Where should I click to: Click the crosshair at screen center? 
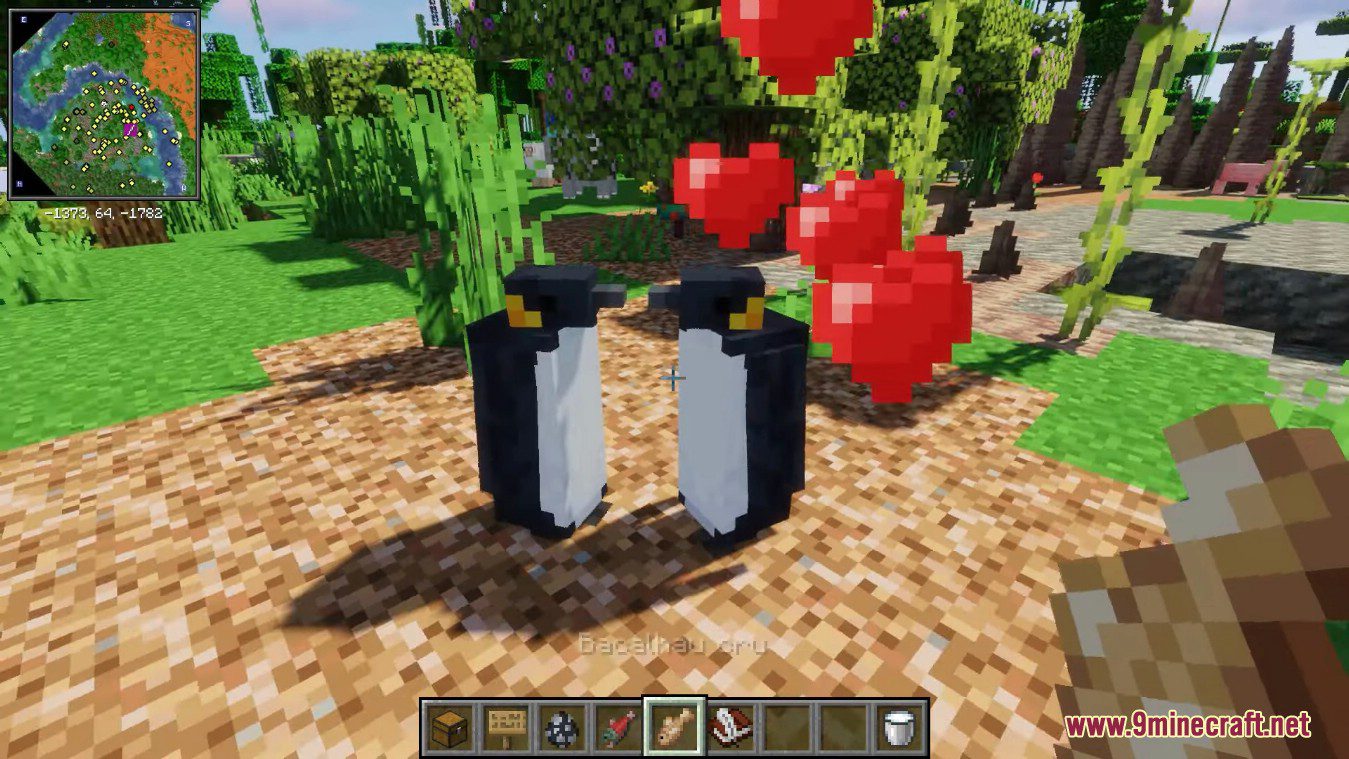[x=674, y=379]
